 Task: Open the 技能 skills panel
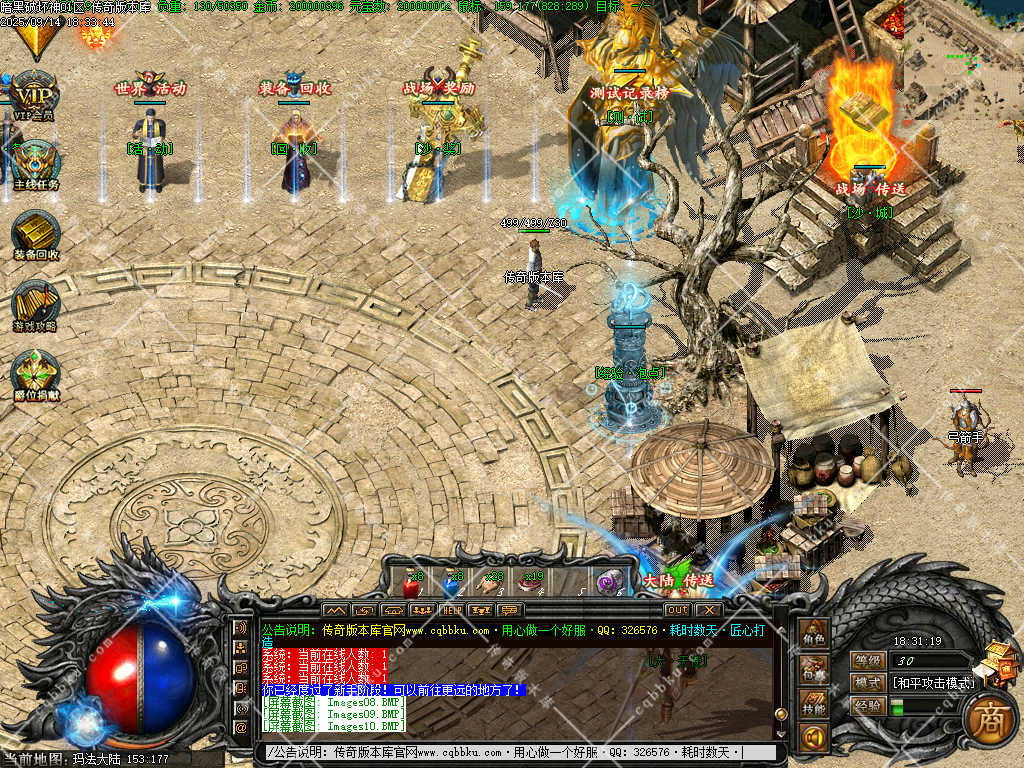(x=813, y=705)
